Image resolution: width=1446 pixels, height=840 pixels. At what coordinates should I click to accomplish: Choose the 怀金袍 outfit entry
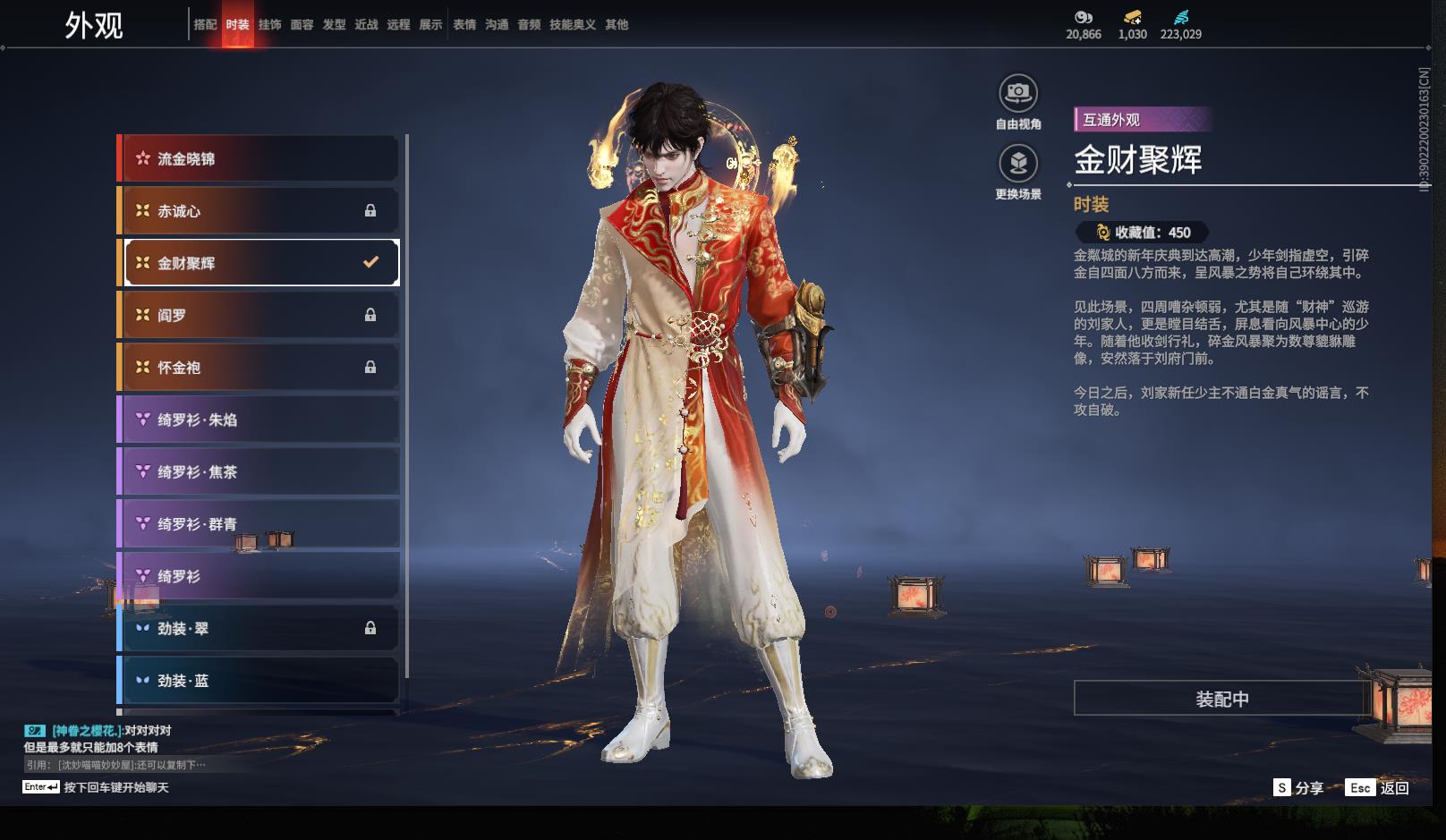259,368
